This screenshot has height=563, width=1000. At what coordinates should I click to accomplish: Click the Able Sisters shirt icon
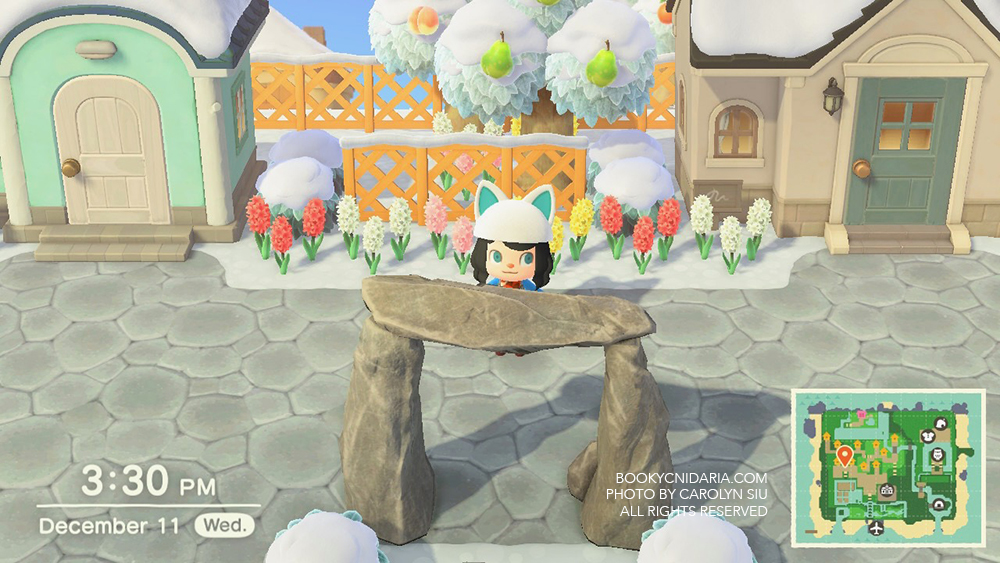(926, 436)
